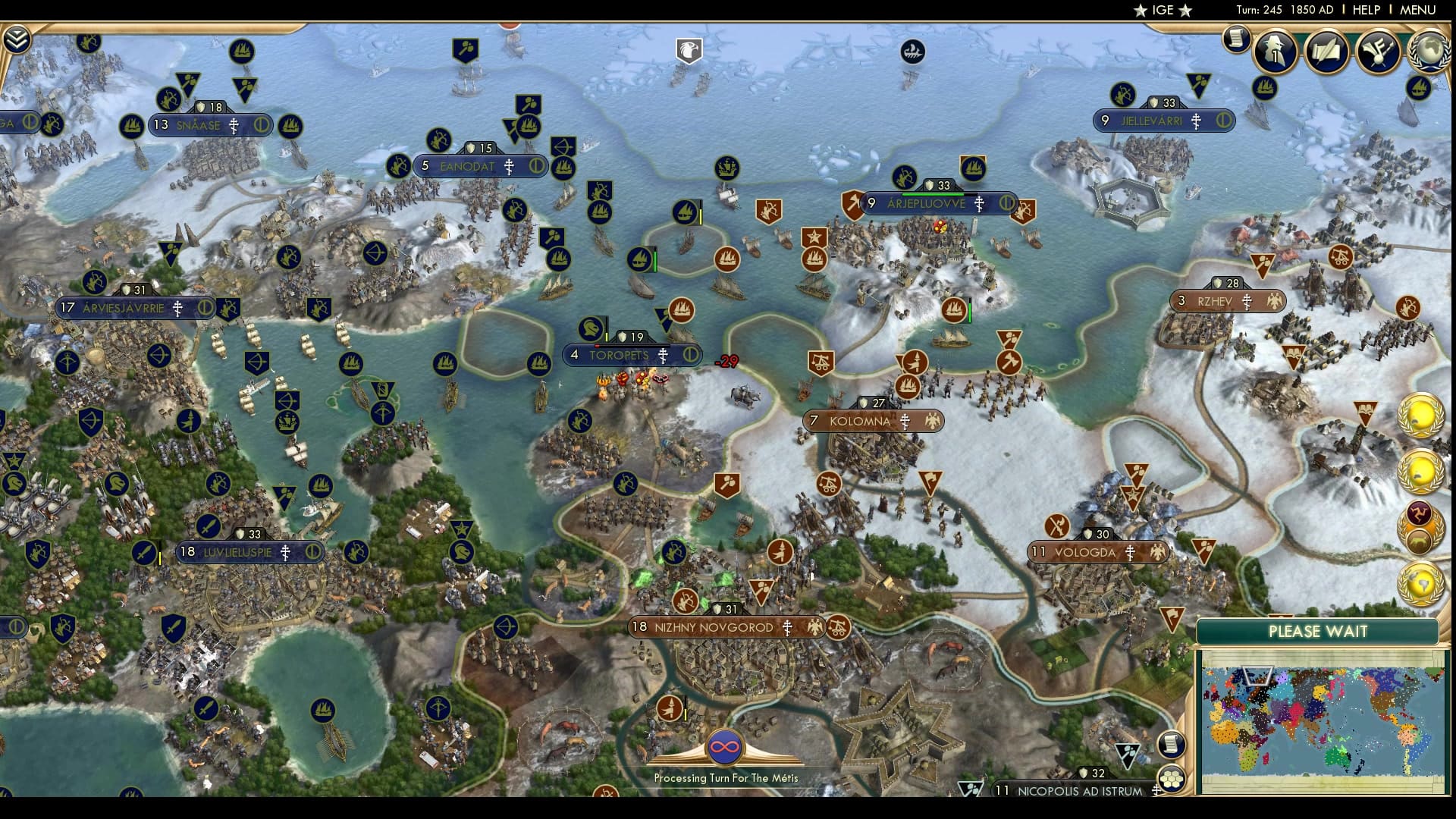Open the diplomacy overview horn icon
Screen dimensions: 1456x819
(x=1377, y=50)
